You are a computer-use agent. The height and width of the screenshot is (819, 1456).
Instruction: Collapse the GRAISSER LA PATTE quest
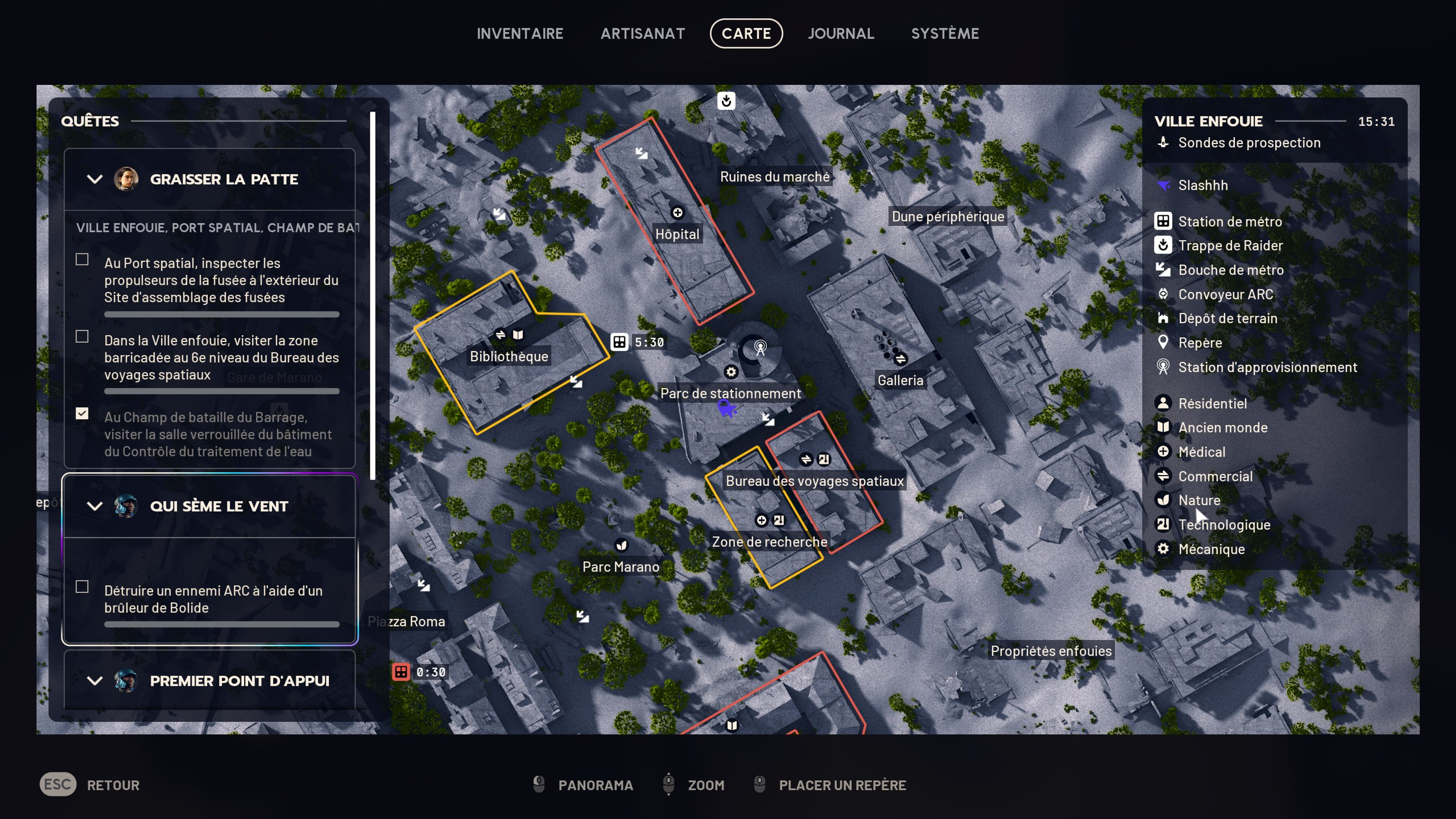click(94, 179)
